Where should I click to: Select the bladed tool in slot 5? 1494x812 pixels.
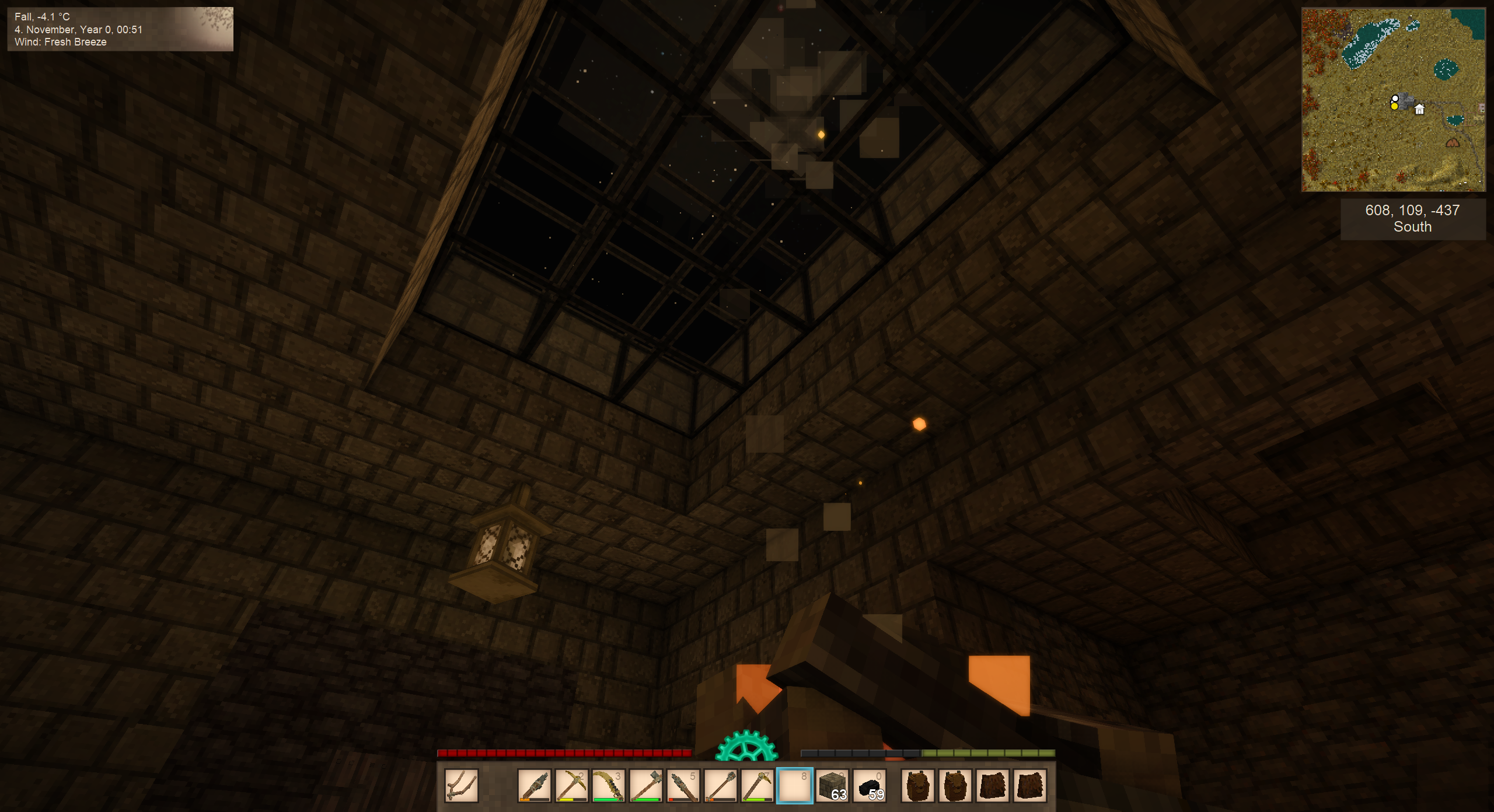coord(683,785)
